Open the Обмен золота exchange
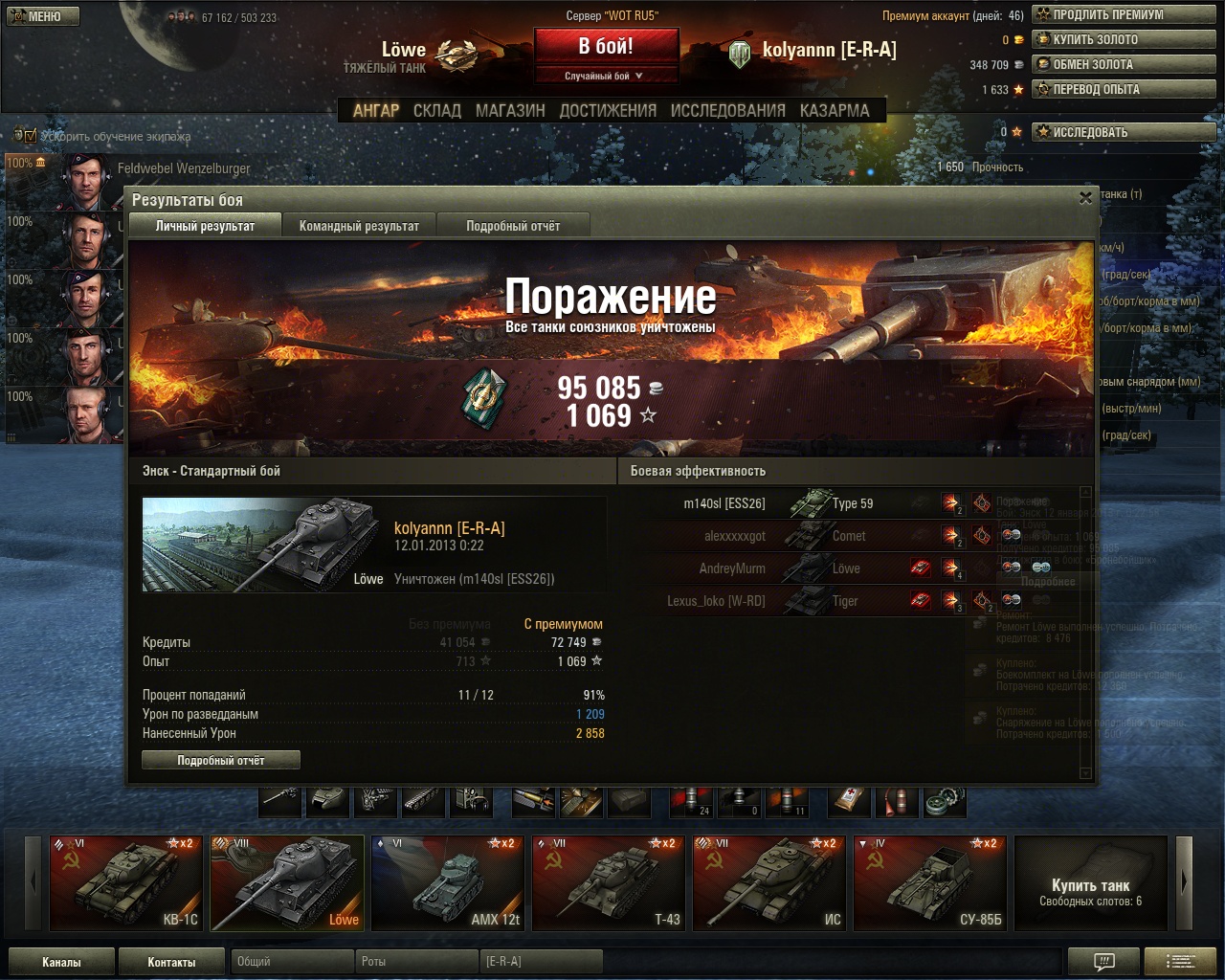Screen dimensions: 1225x980 pyautogui.click(x=1123, y=64)
